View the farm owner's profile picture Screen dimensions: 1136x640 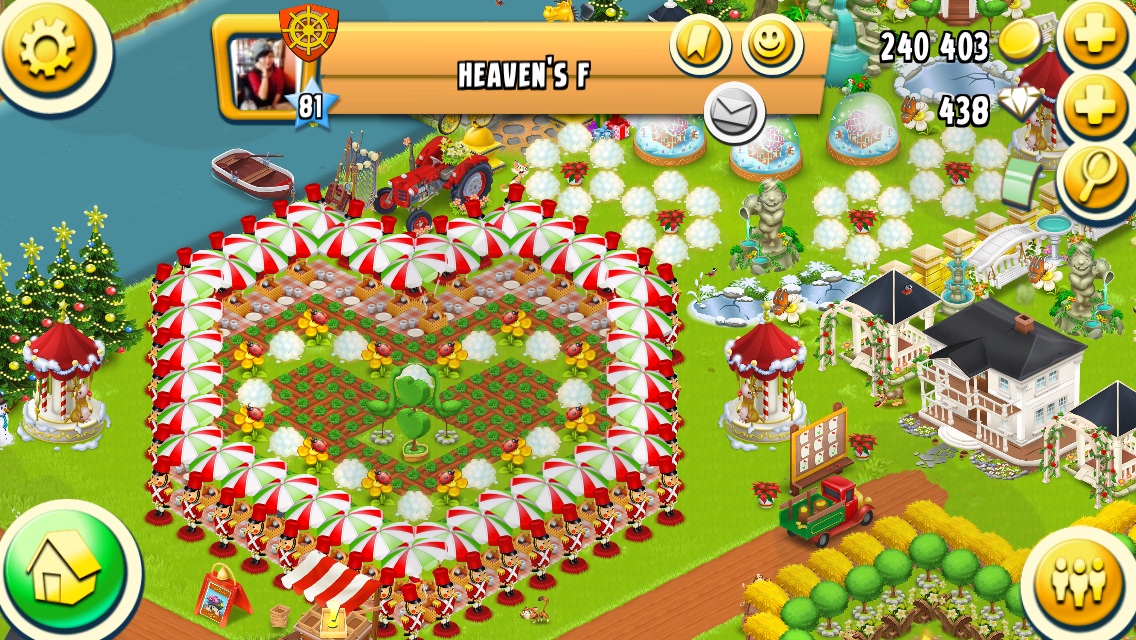pyautogui.click(x=262, y=74)
